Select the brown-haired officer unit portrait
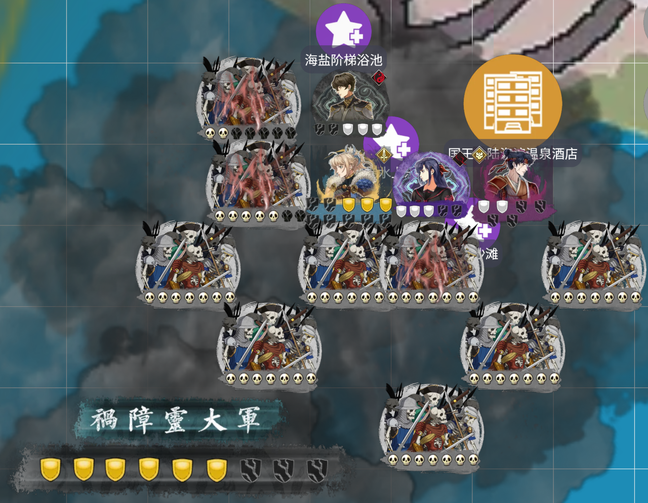648x503 pixels. pos(348,98)
